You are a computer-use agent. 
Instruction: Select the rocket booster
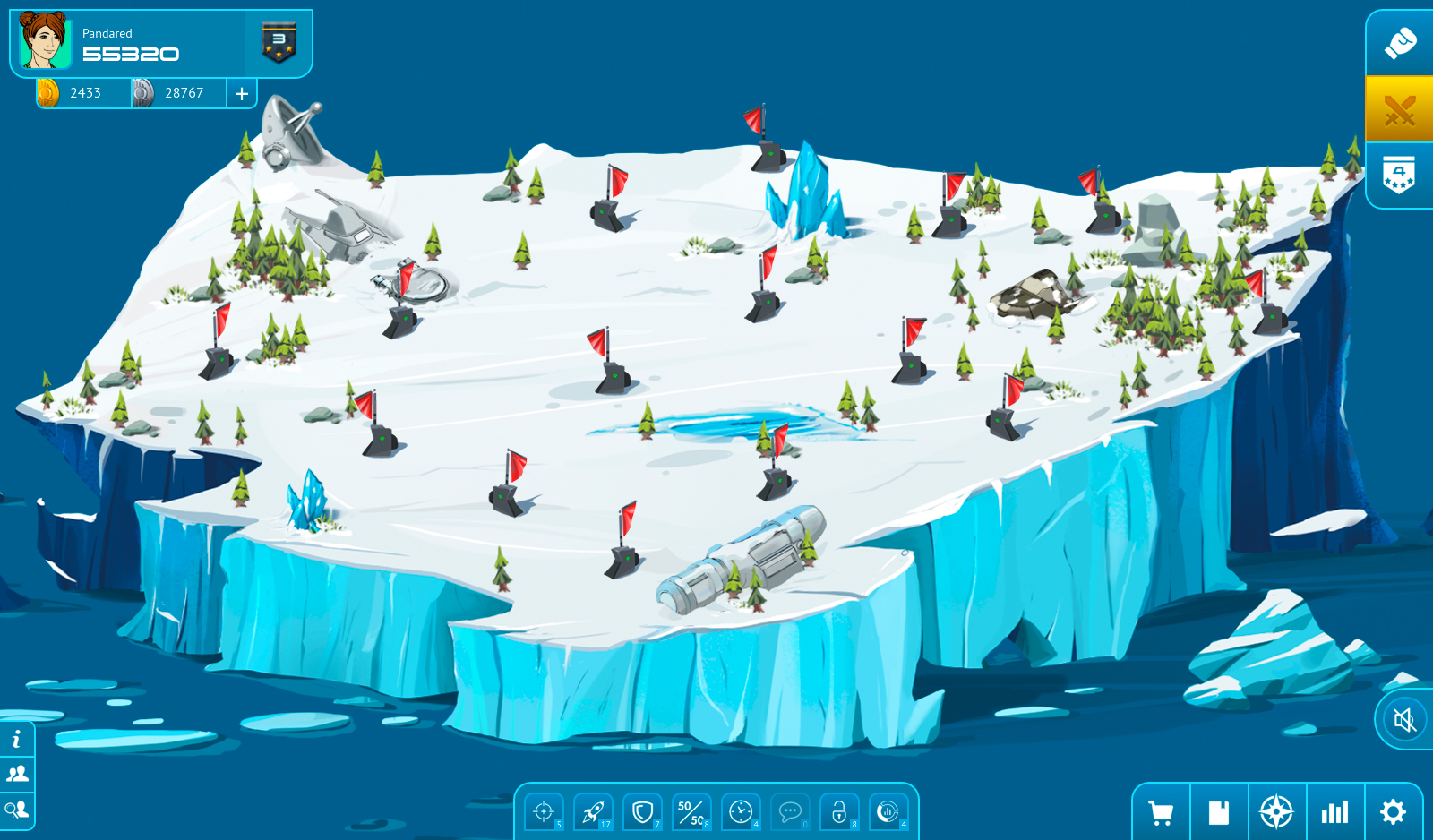593,812
